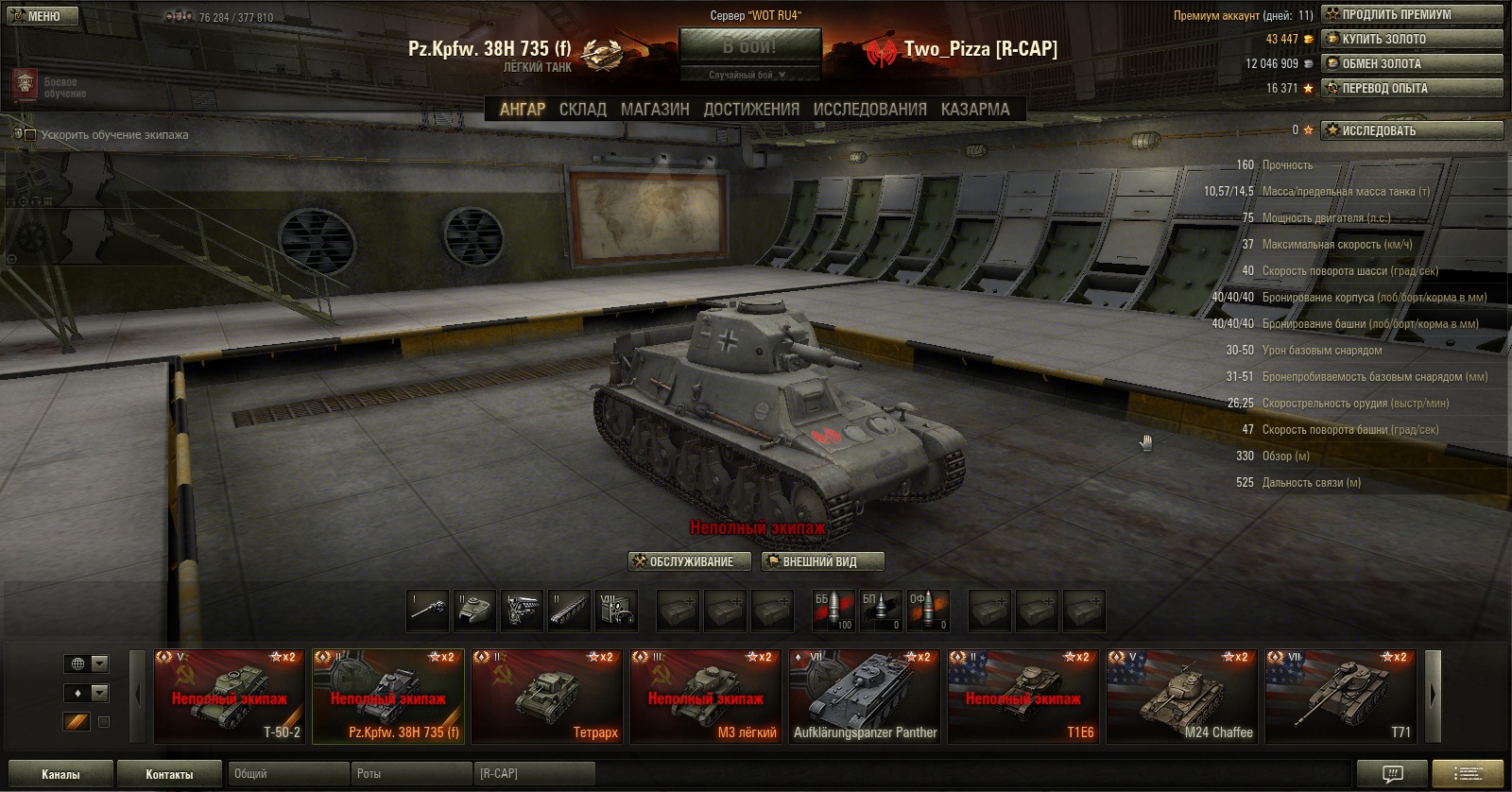
Task: Select the T-50-2 tank in carousel
Action: [230, 696]
